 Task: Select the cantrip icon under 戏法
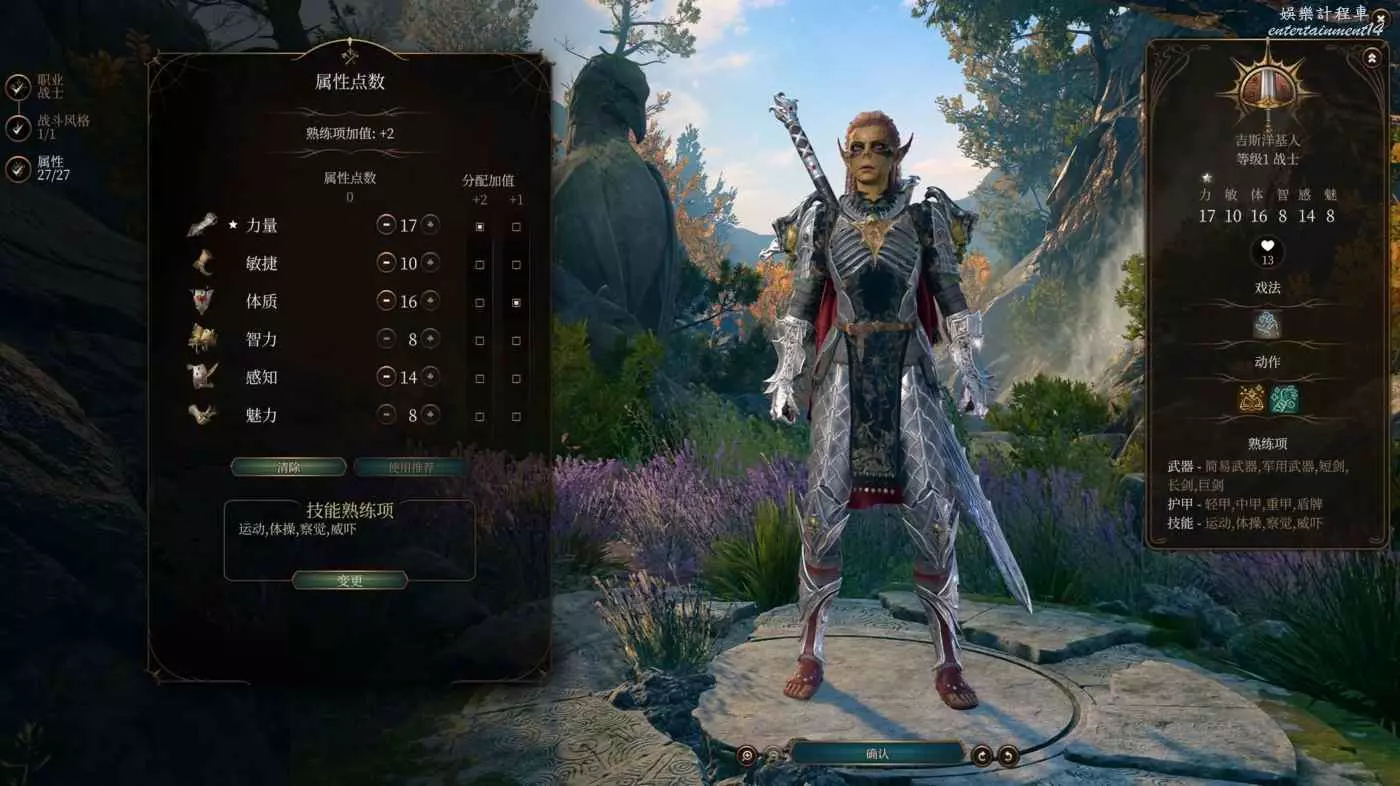[1267, 325]
